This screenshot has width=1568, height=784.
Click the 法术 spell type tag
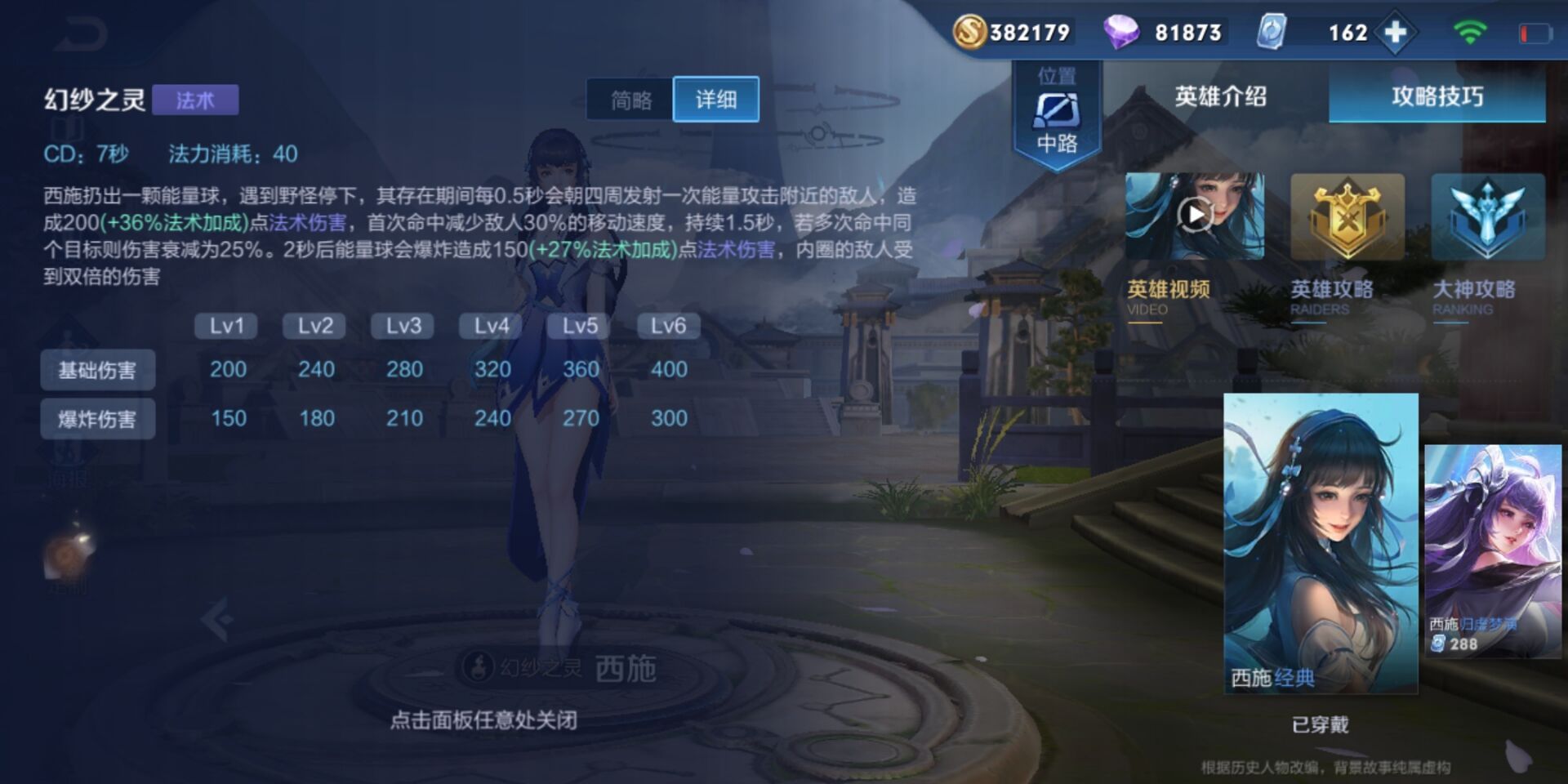click(197, 100)
